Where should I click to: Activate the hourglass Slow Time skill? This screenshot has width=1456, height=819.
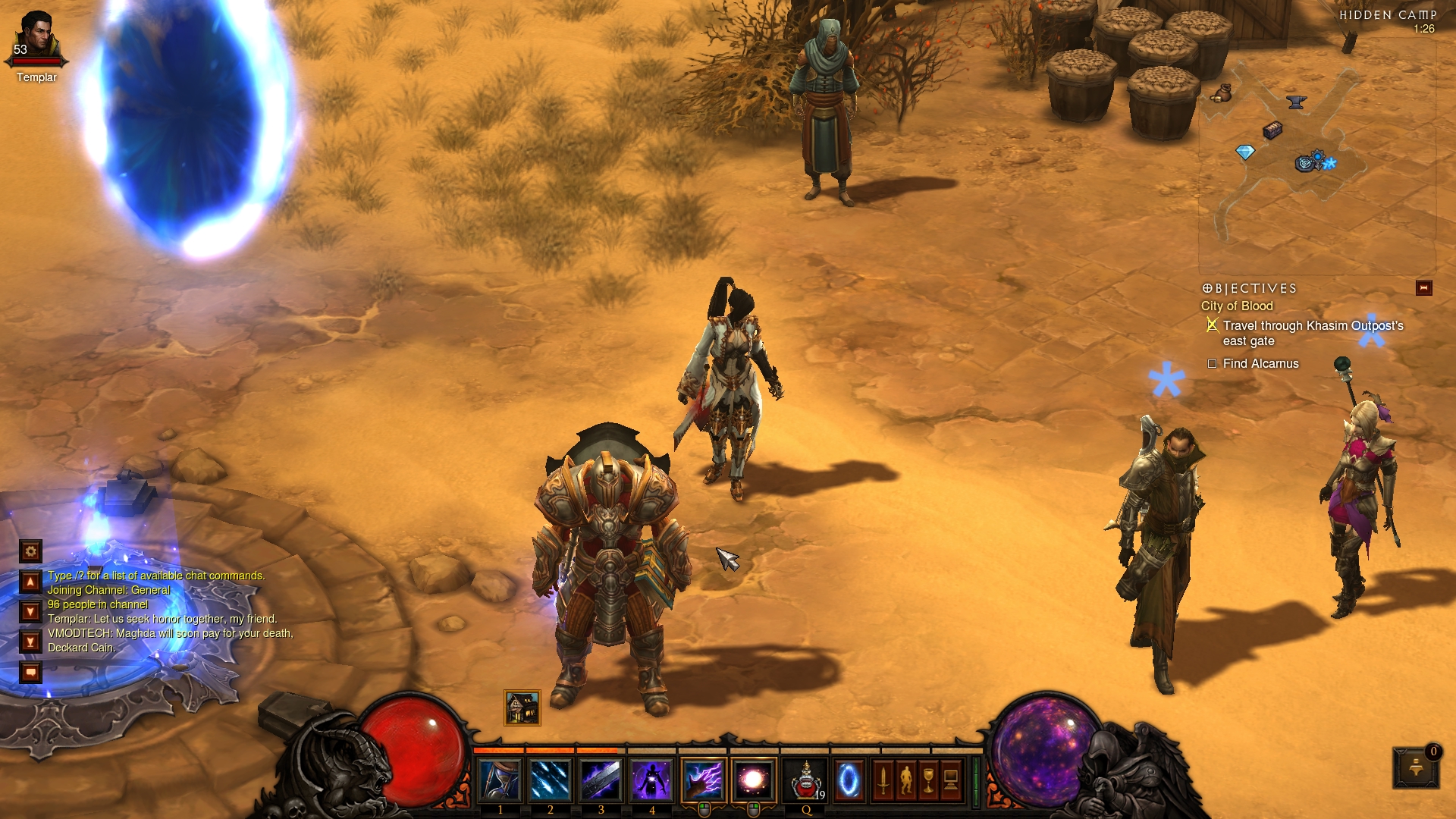pos(500,780)
